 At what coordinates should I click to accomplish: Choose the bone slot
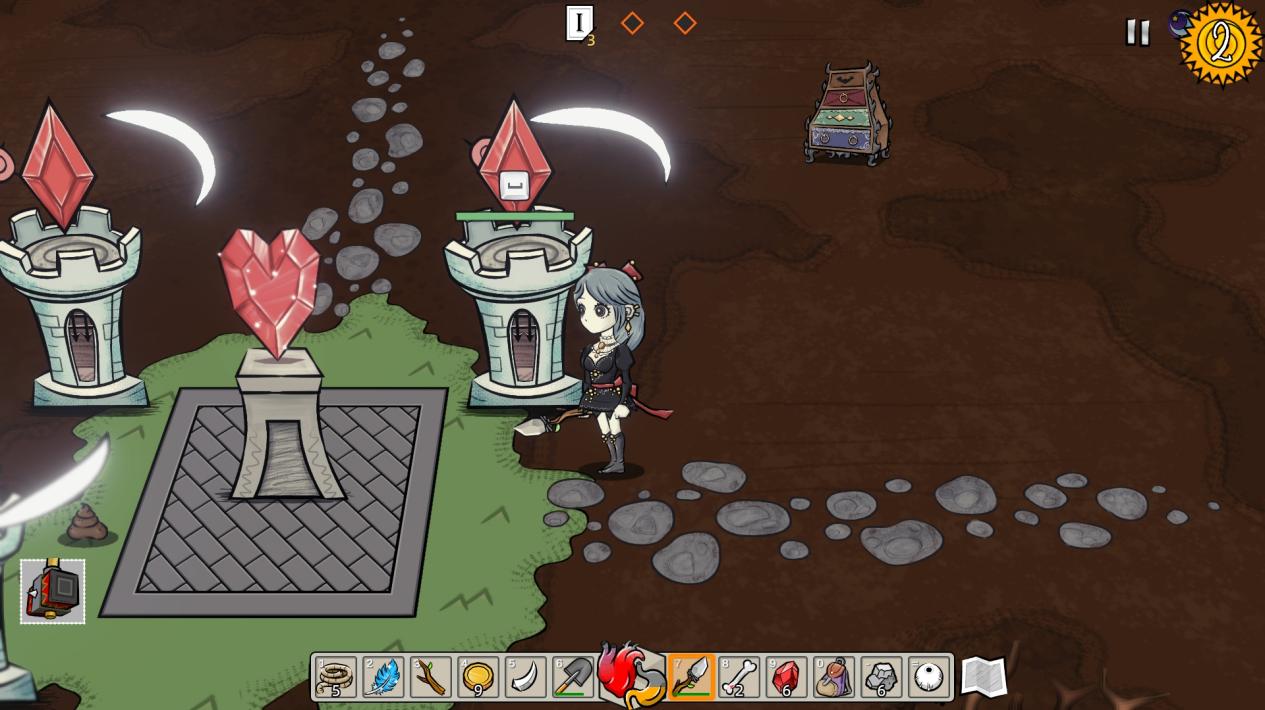[739, 677]
